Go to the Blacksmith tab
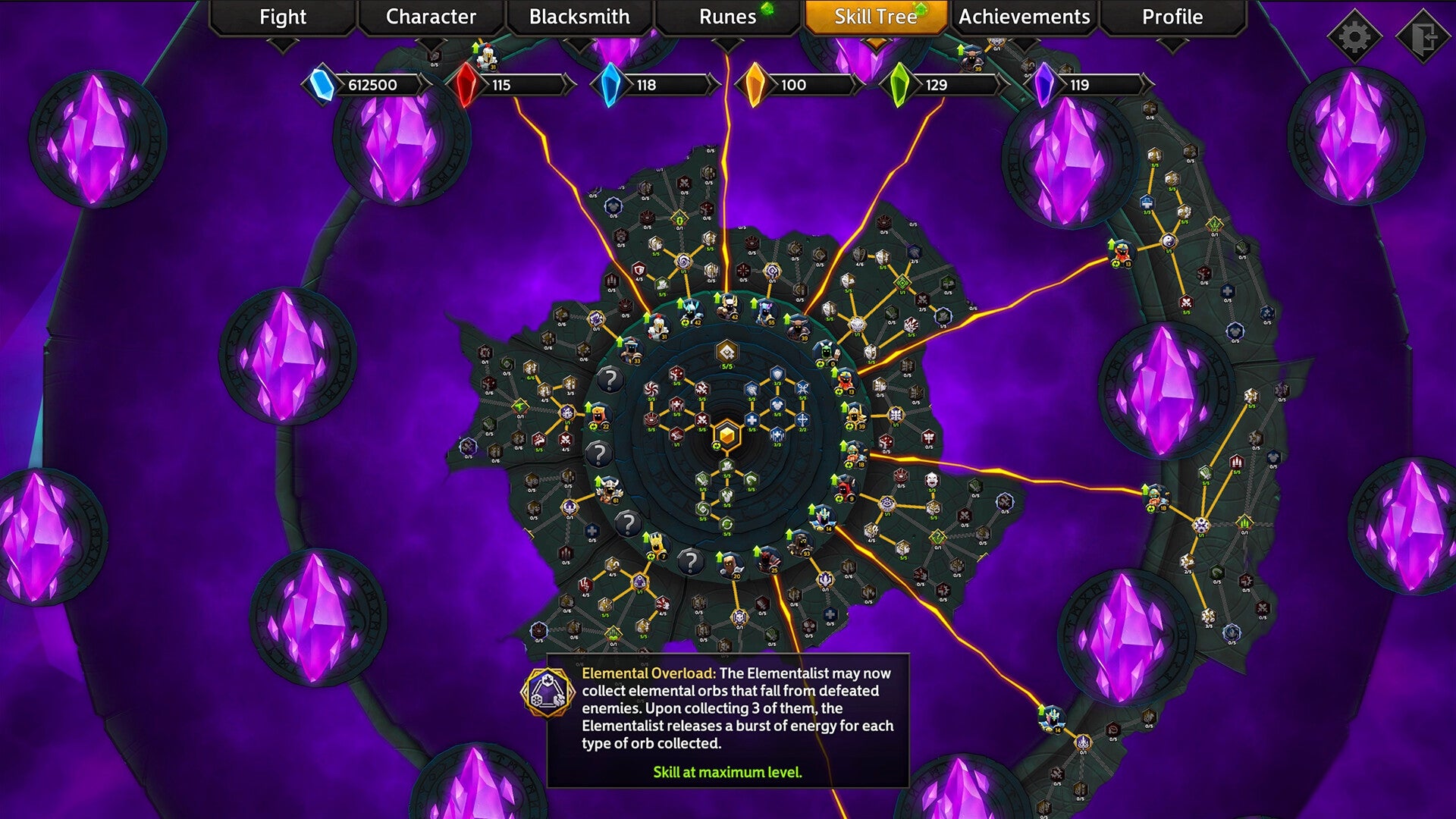This screenshot has width=1456, height=819. (579, 17)
